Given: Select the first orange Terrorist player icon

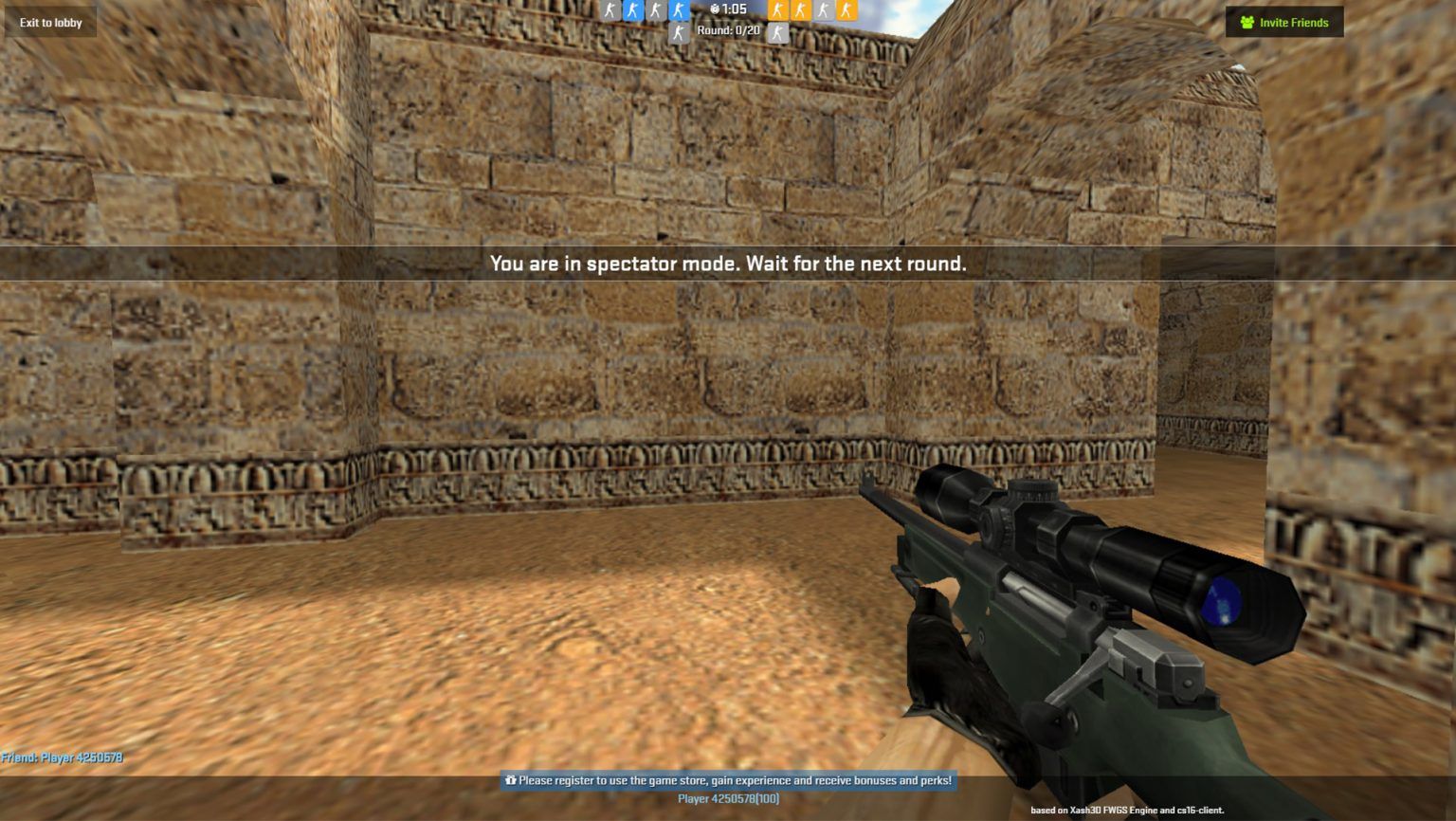Looking at the screenshot, I should point(778,11).
